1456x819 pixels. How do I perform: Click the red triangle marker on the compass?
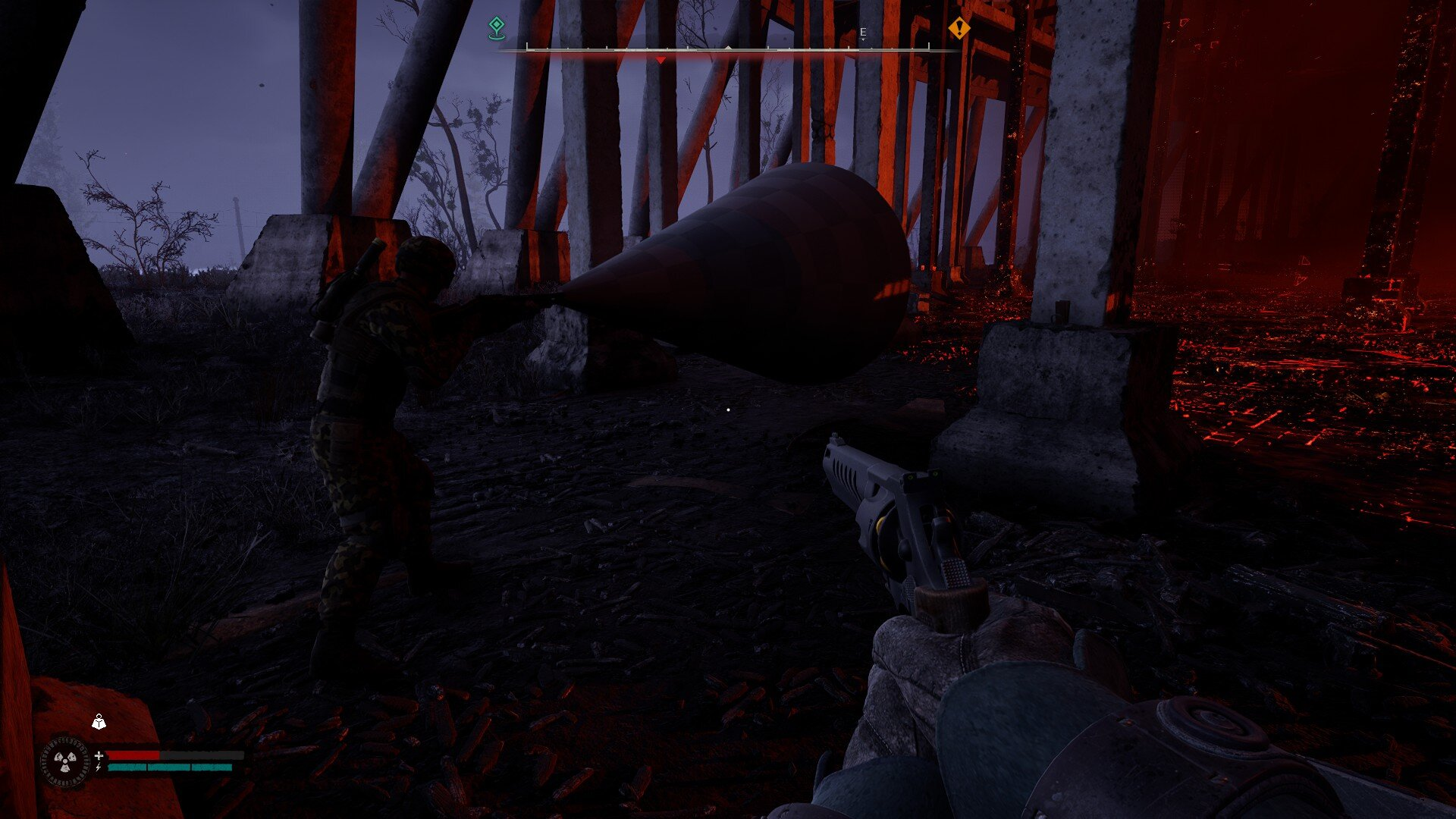pyautogui.click(x=661, y=60)
